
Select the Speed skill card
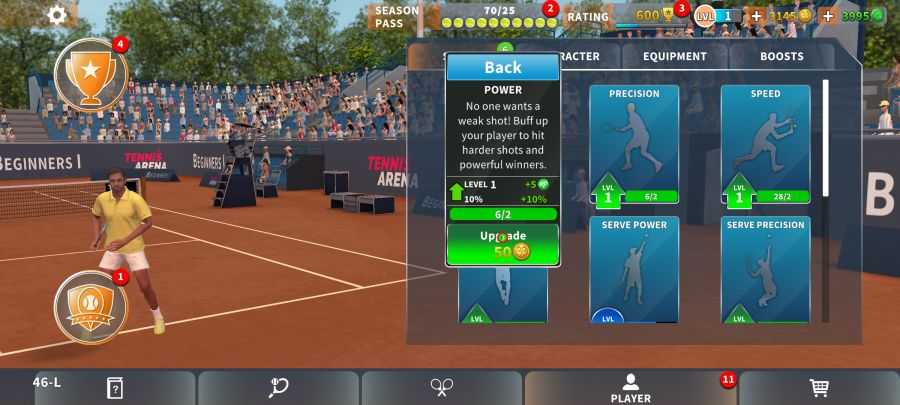pos(765,144)
